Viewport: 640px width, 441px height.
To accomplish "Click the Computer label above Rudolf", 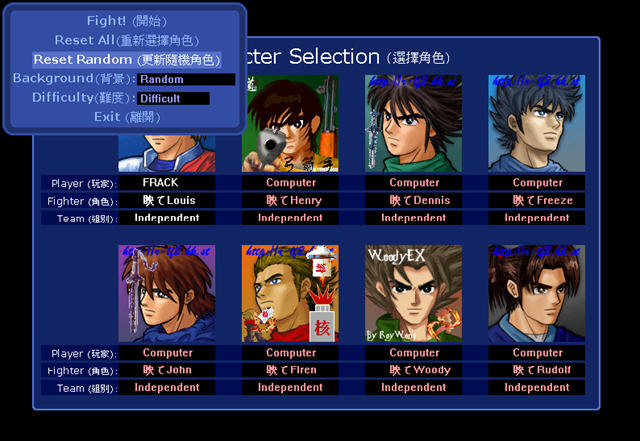I will click(x=537, y=353).
